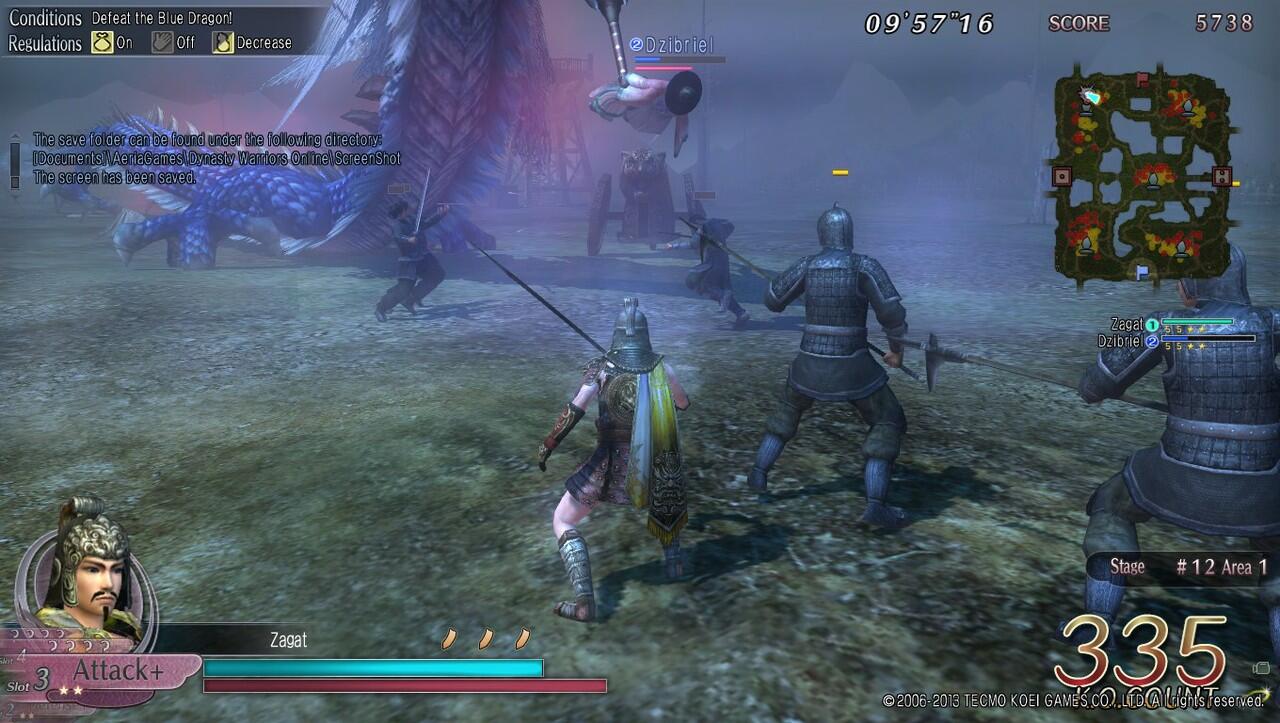Image resolution: width=1280 pixels, height=723 pixels.
Task: Click the item pouch regulation icon
Action: 102,42
